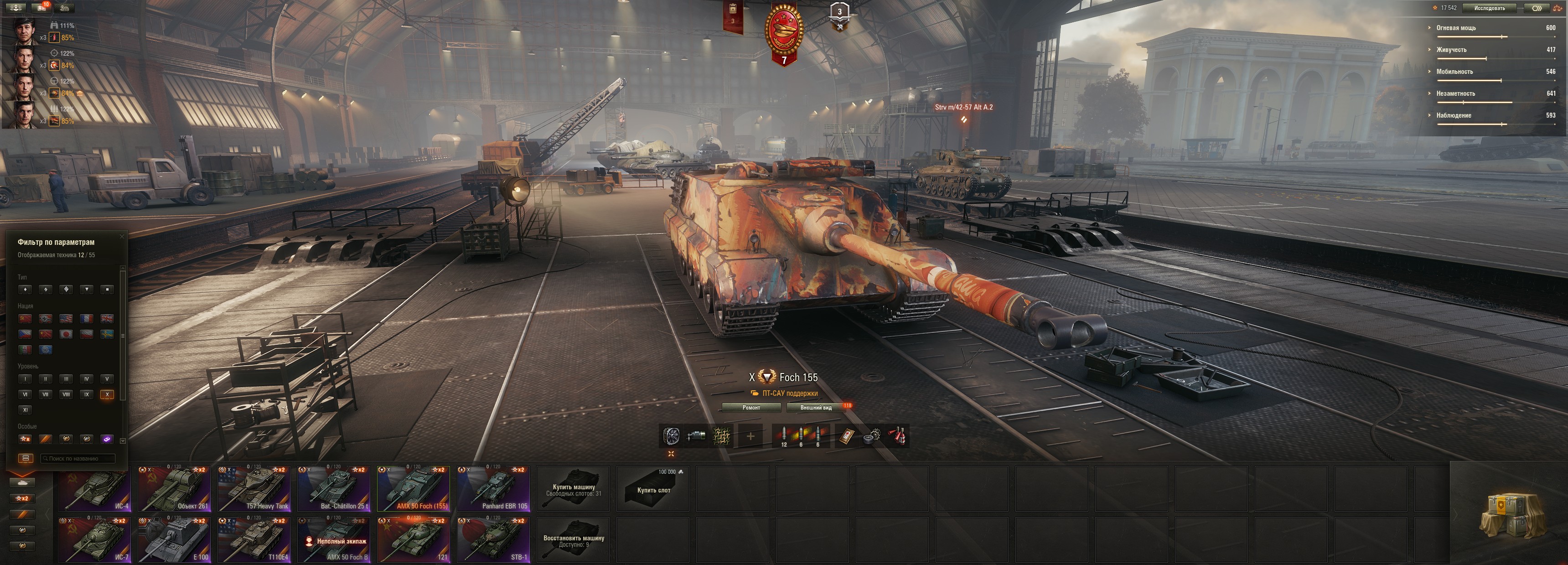Screen dimensions: 1568x565
Task: Choose the E 100 tank card
Action: coord(175,540)
